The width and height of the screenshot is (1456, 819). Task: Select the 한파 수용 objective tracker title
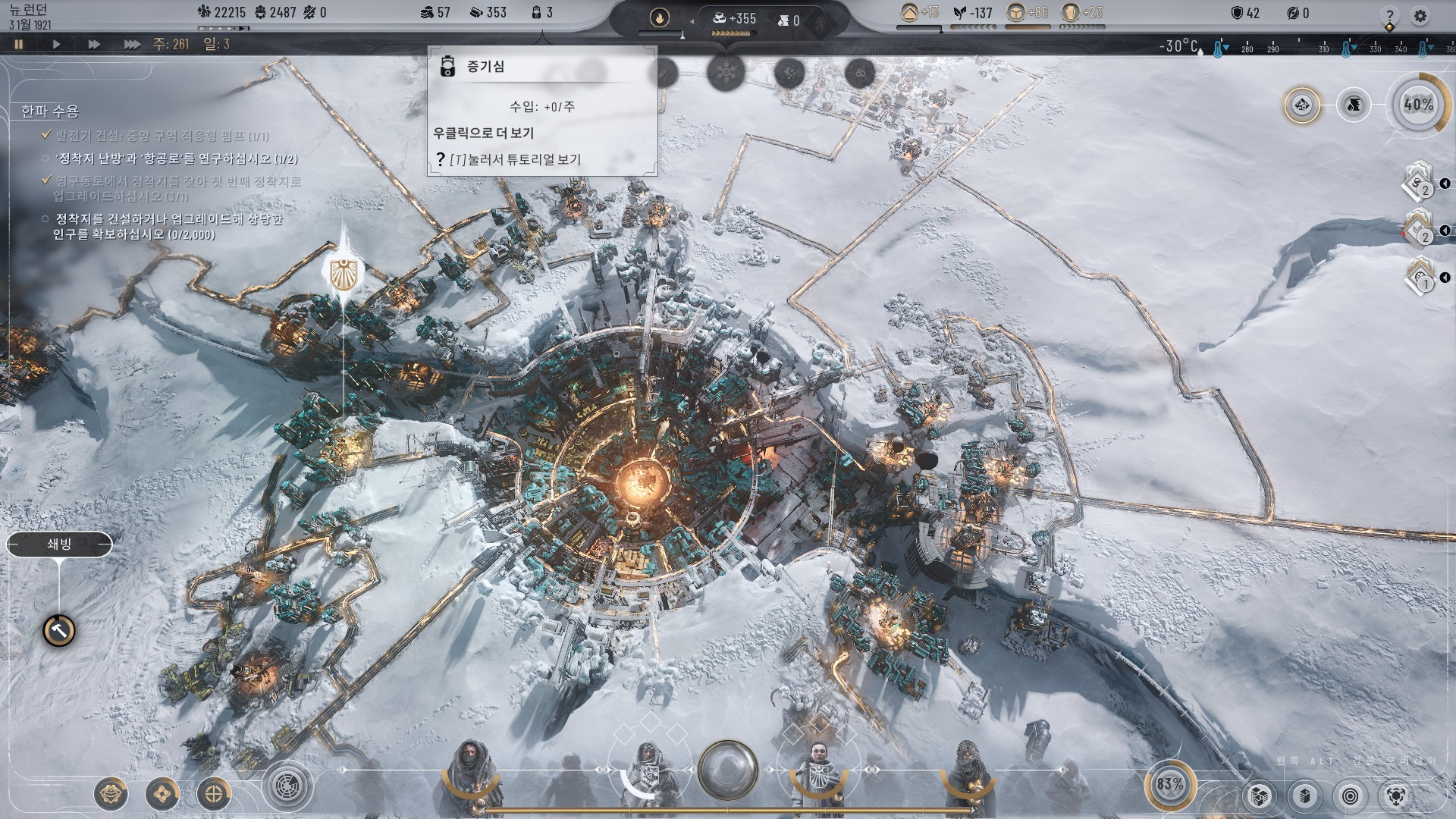50,111
